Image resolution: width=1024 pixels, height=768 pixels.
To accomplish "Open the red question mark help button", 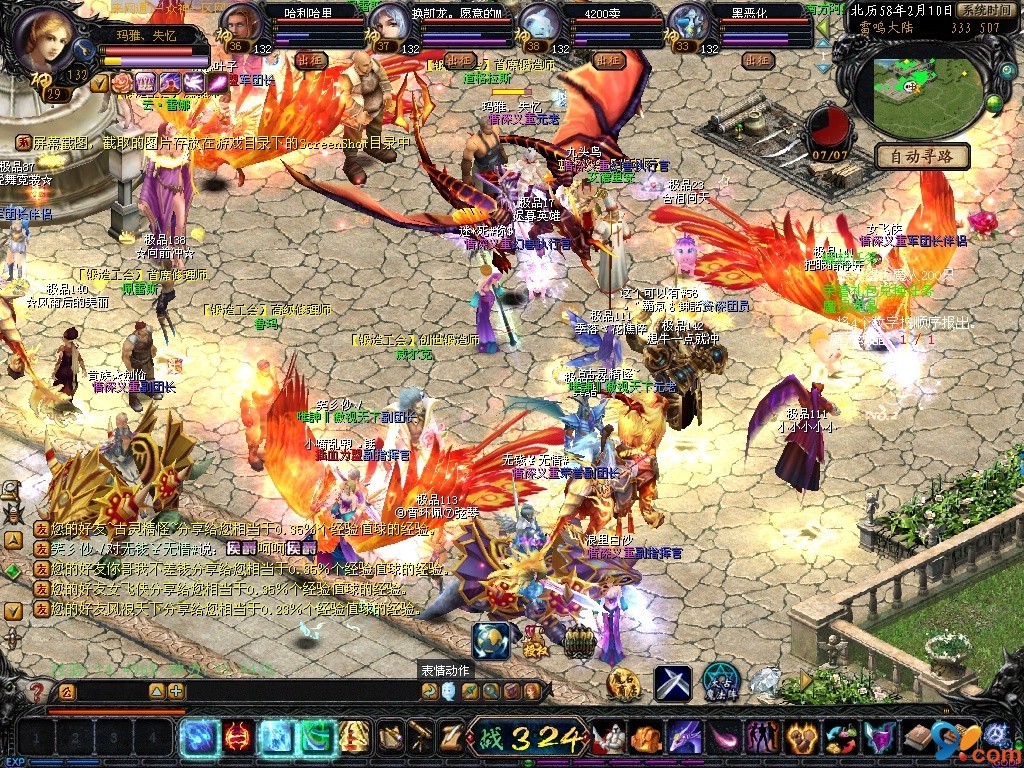I will (x=37, y=691).
